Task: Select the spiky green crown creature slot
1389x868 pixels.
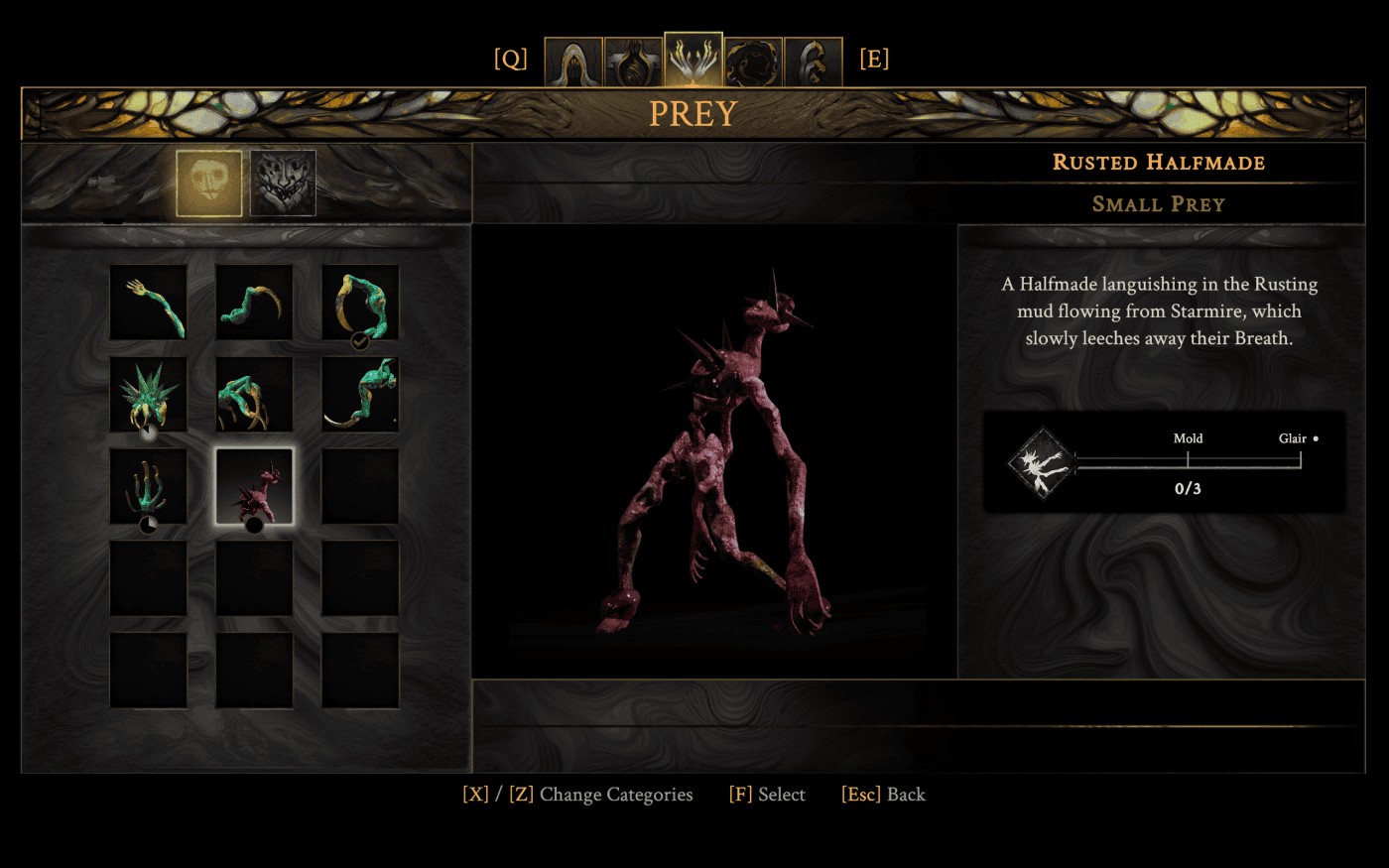Action: (149, 395)
